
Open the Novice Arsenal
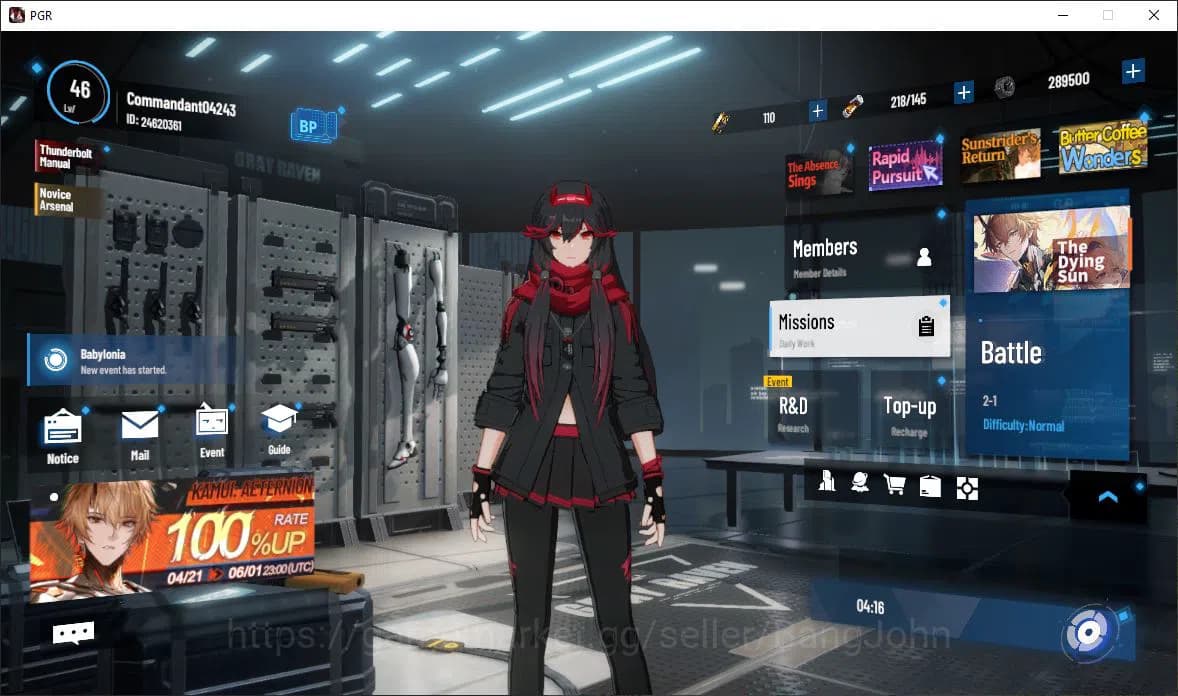67,200
